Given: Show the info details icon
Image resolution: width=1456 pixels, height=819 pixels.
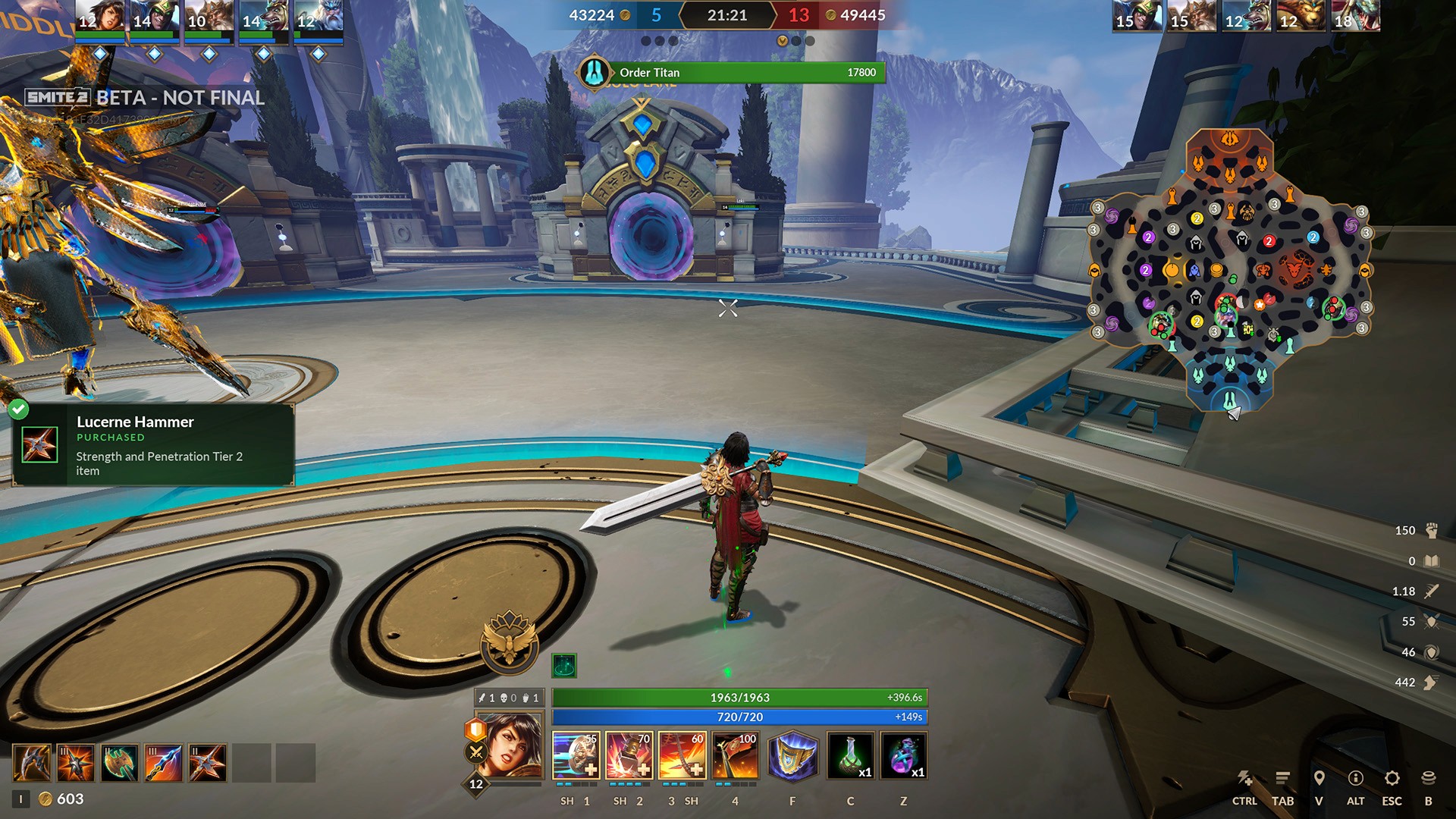Looking at the screenshot, I should pos(1355,779).
